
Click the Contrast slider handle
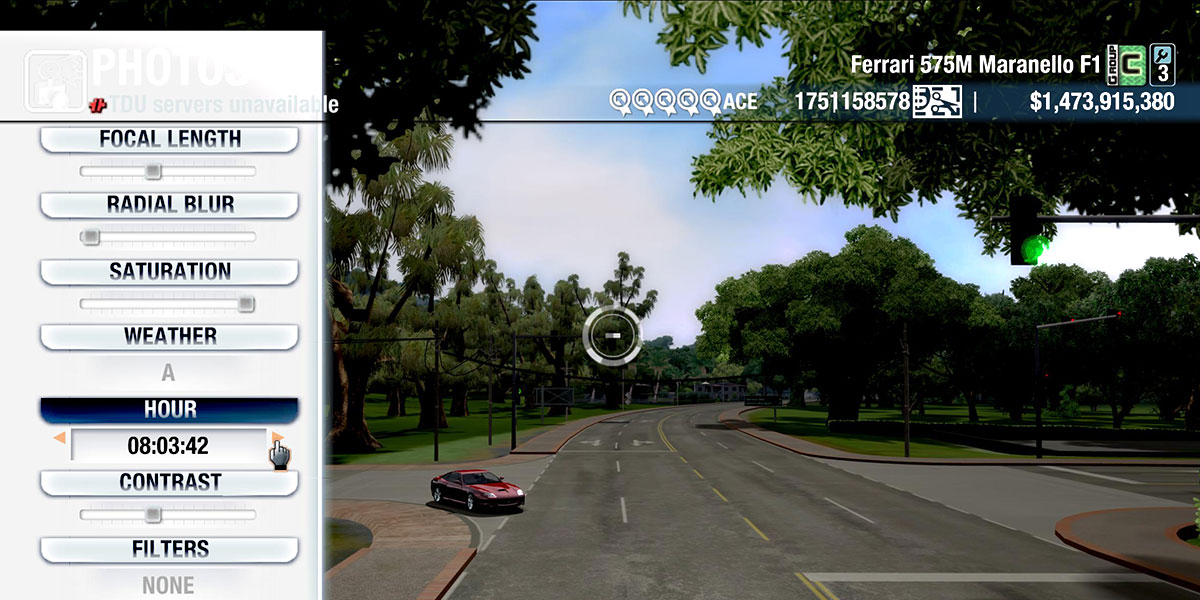pyautogui.click(x=152, y=514)
